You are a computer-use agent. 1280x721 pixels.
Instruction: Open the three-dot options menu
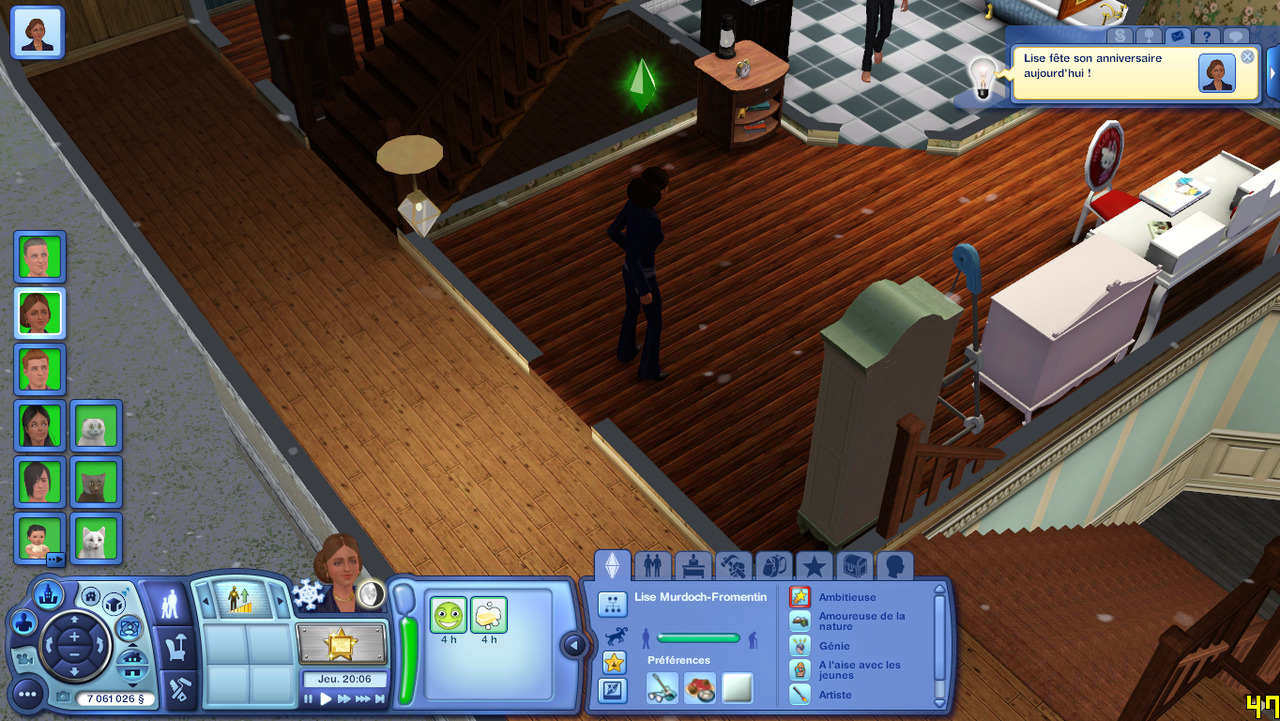coord(27,693)
